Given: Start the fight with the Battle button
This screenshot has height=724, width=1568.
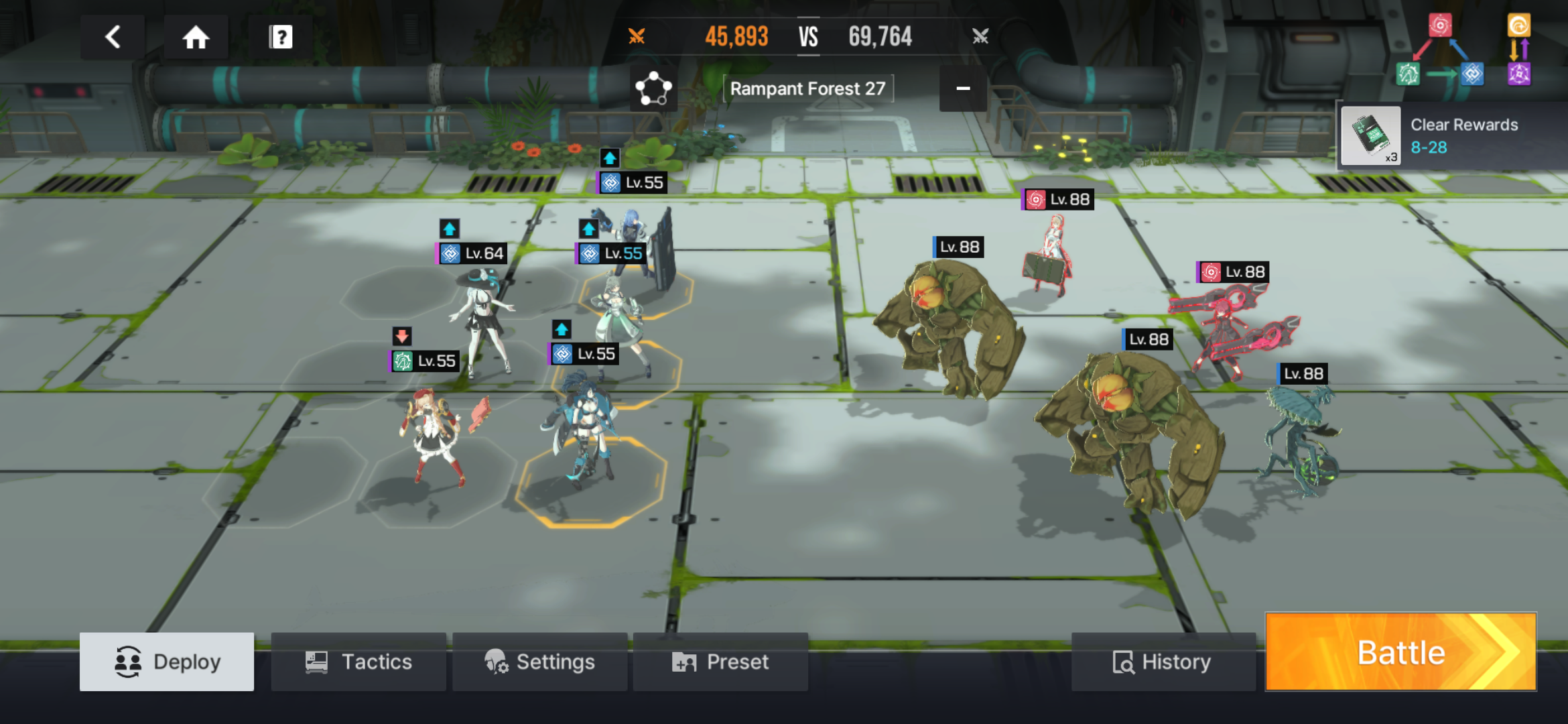Looking at the screenshot, I should pos(1400,652).
